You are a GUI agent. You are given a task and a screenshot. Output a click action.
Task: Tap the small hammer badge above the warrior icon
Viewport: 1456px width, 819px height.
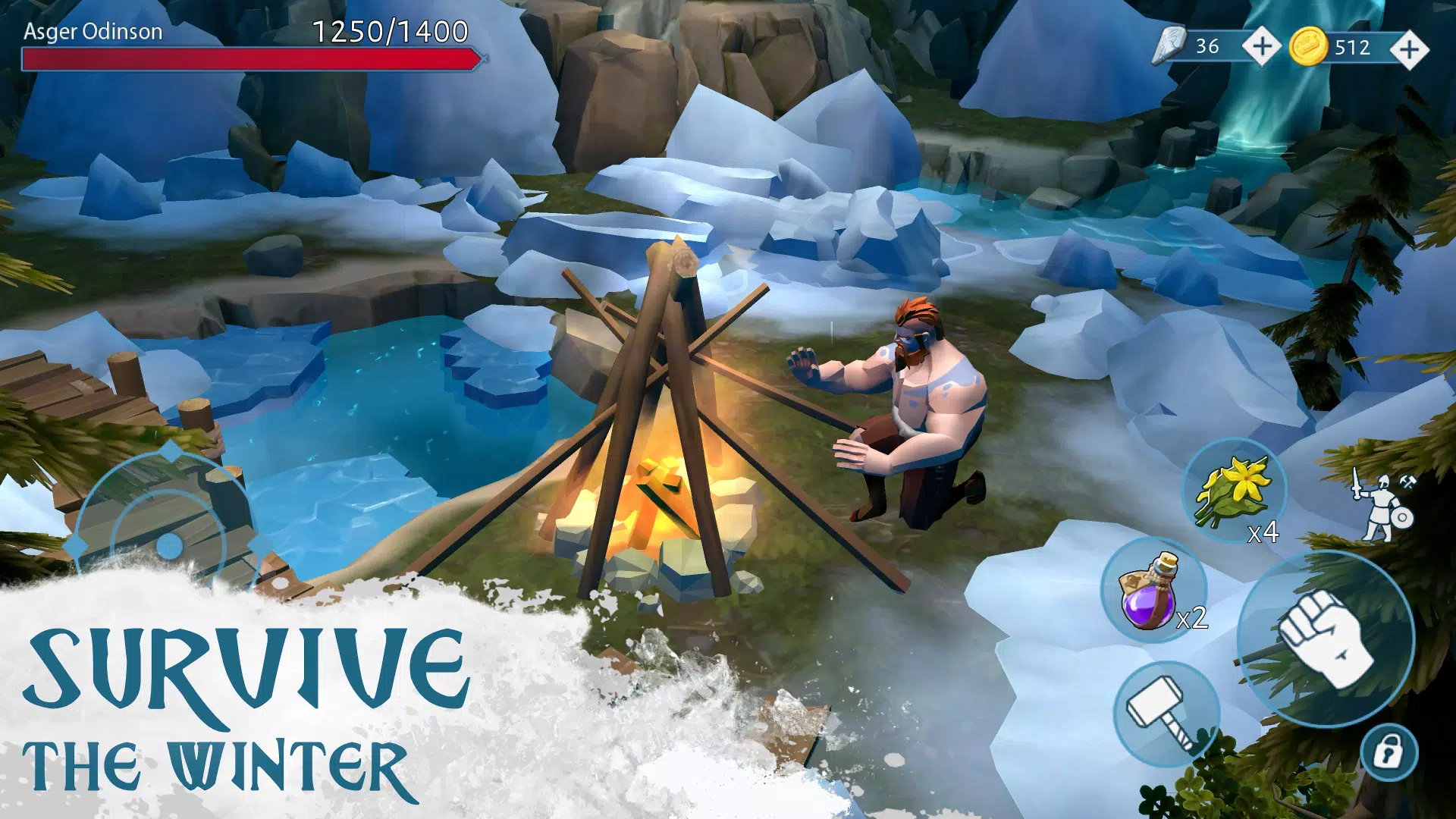1407,482
